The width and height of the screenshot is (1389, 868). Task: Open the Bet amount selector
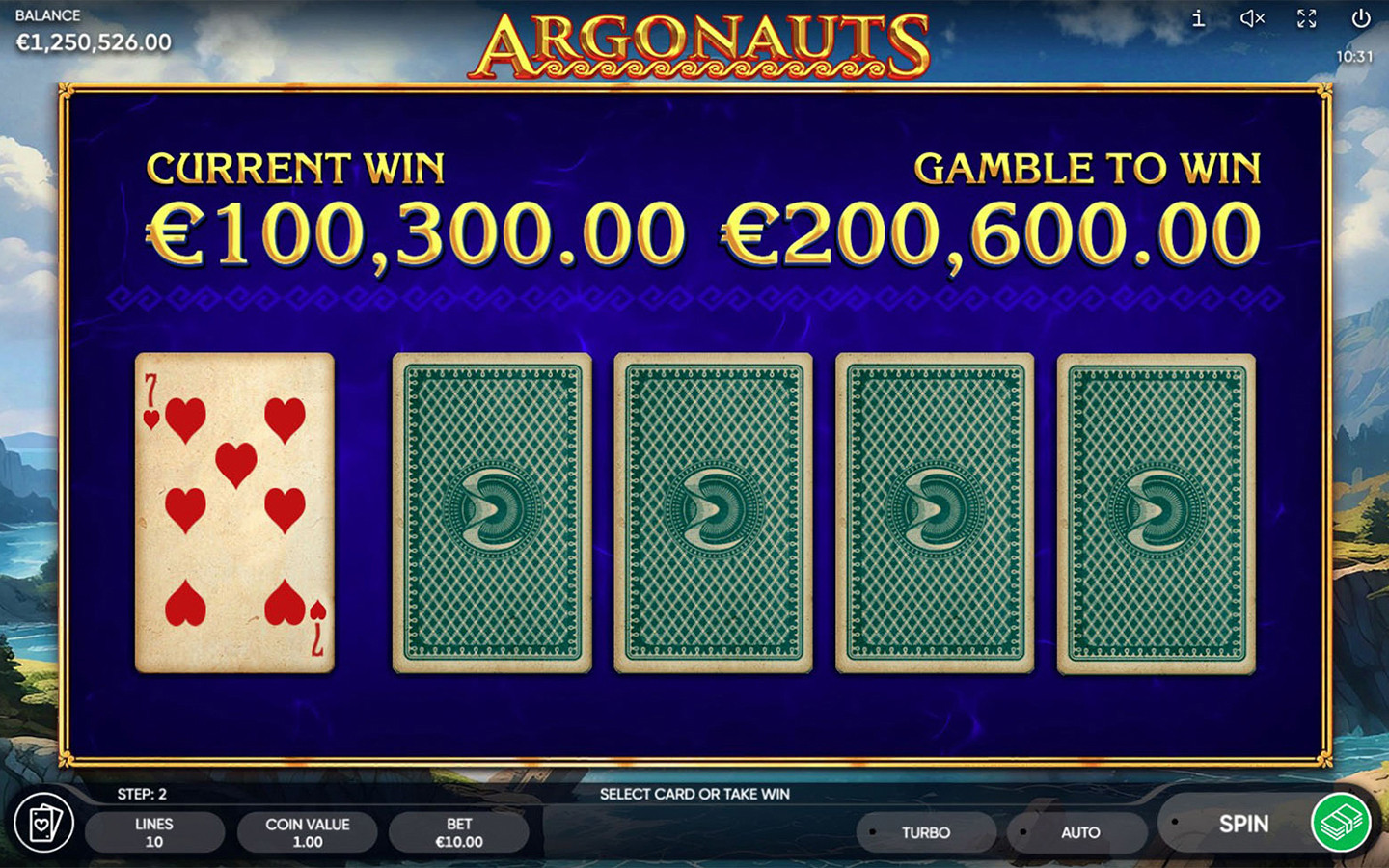click(x=460, y=831)
